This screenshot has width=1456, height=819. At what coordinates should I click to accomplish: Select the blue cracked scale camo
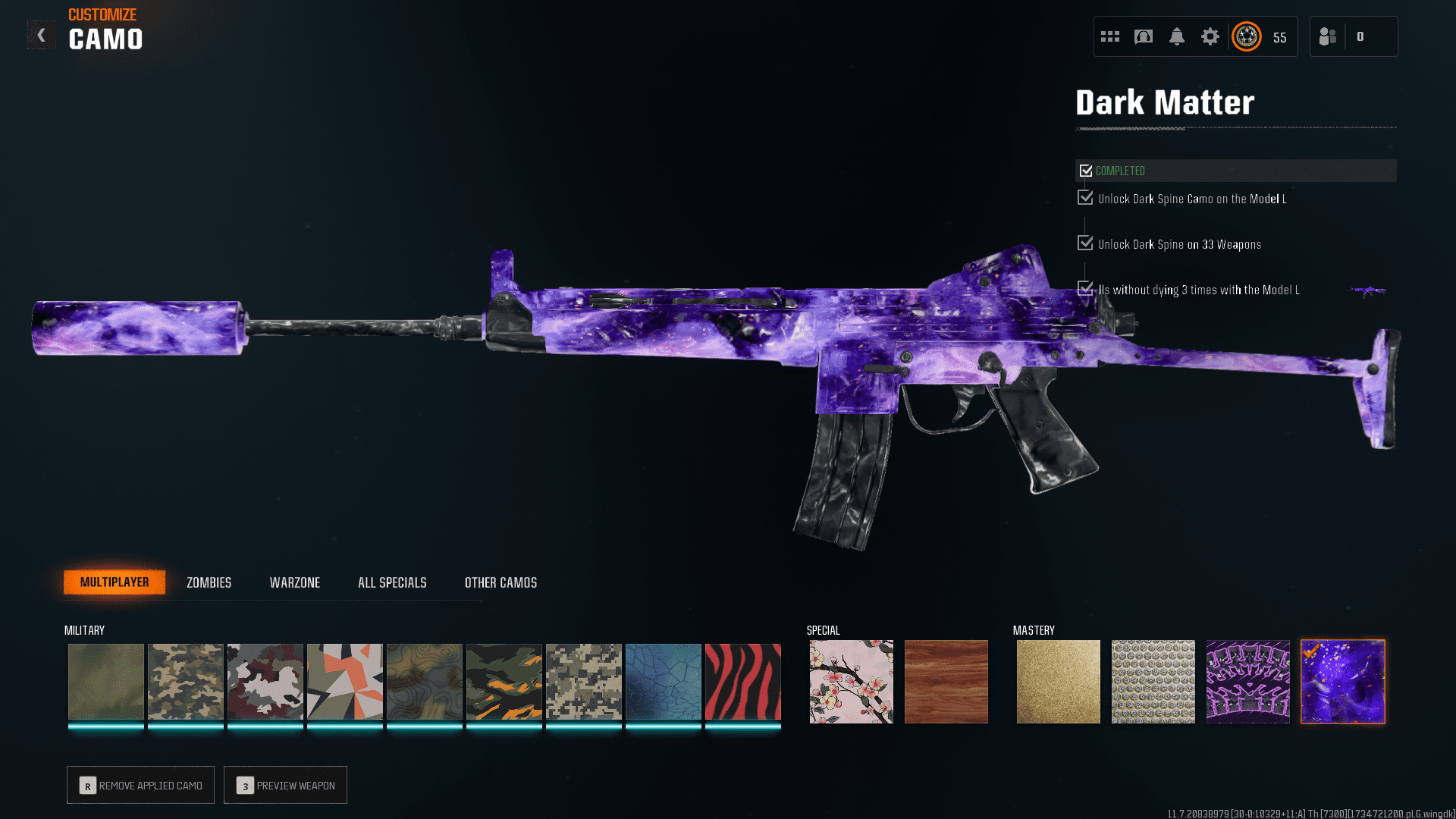point(663,681)
